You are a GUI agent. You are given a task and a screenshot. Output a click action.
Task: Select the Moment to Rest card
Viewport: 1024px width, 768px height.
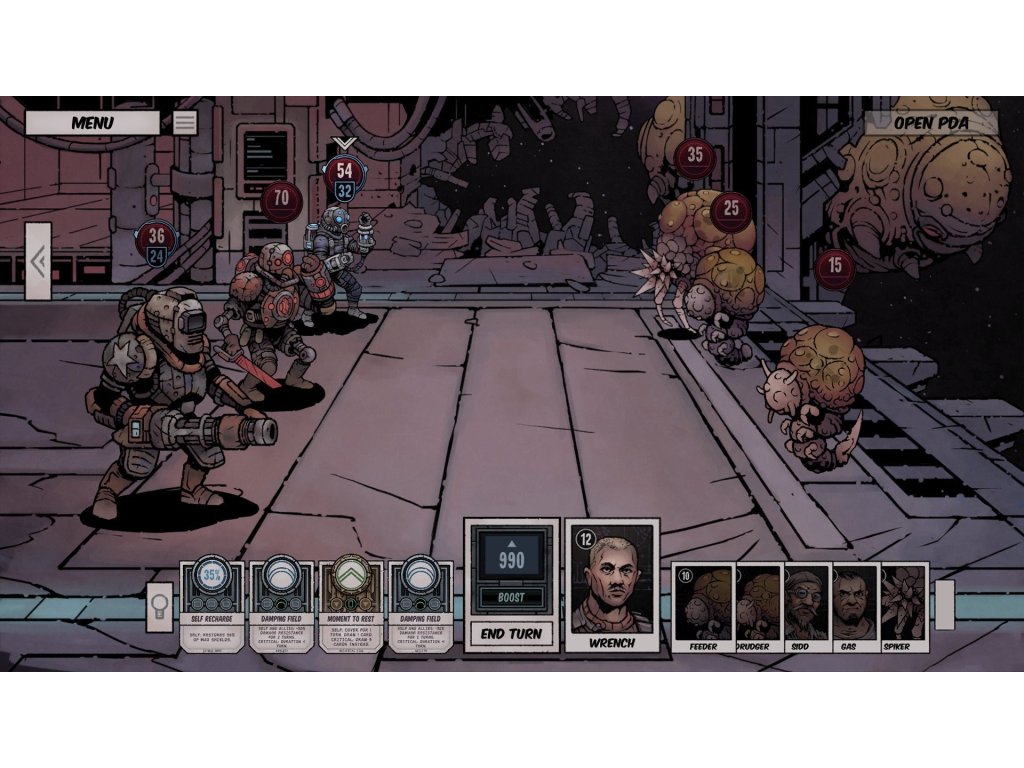(351, 606)
